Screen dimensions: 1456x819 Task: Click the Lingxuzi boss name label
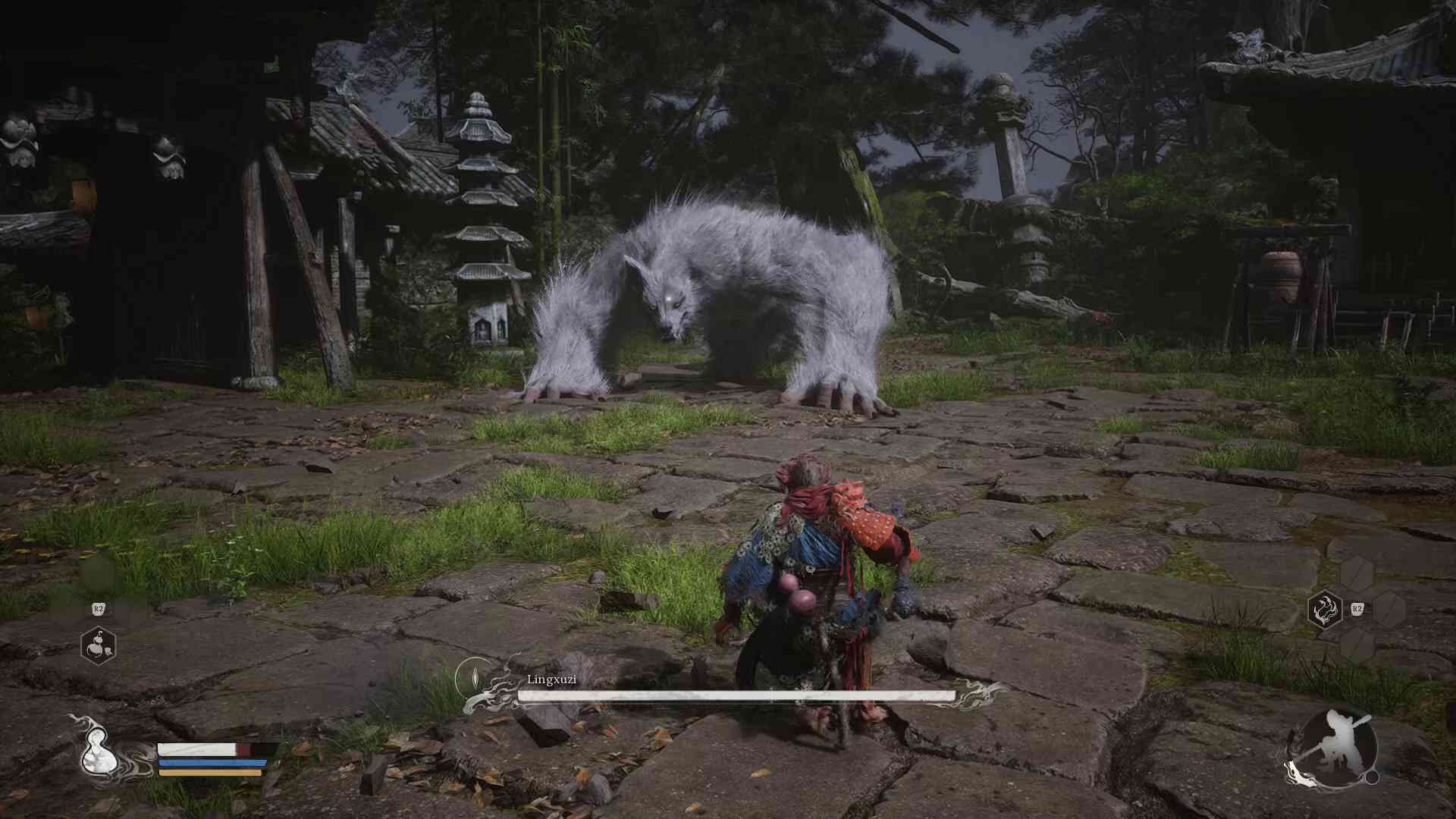point(551,680)
